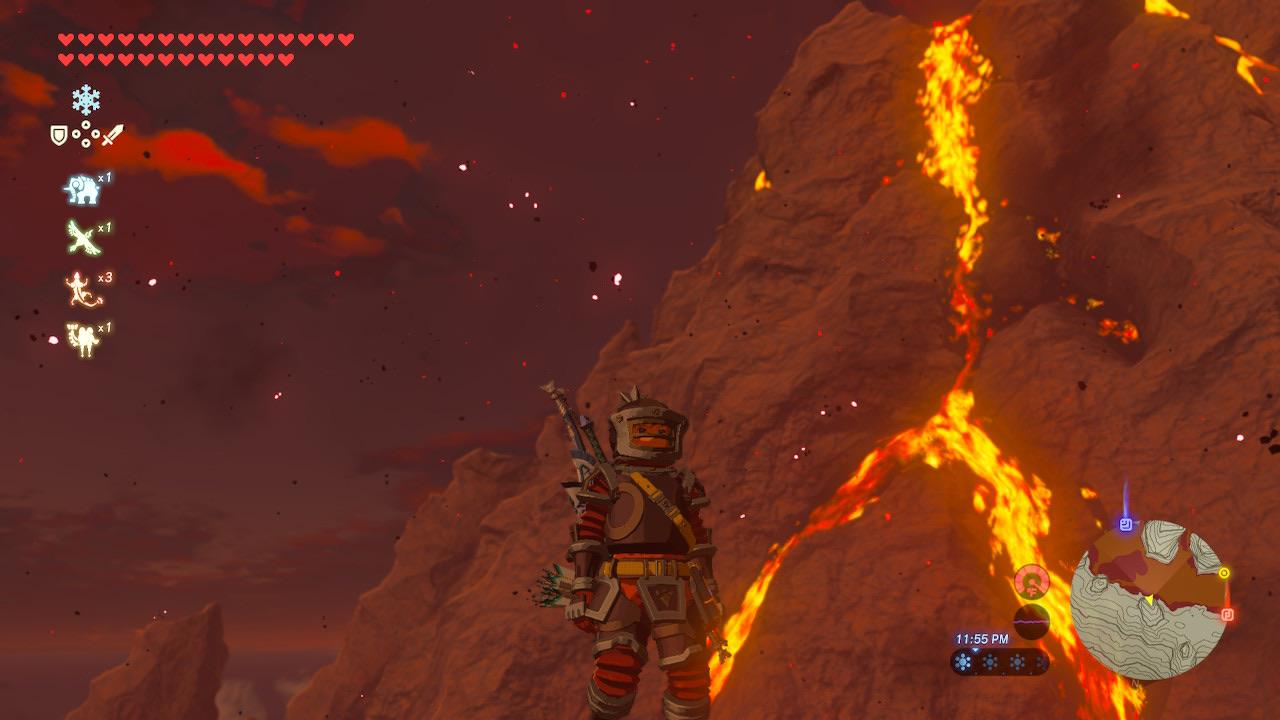Toggle the first snowflake on the armor bar
1280x720 pixels.
coord(963,661)
